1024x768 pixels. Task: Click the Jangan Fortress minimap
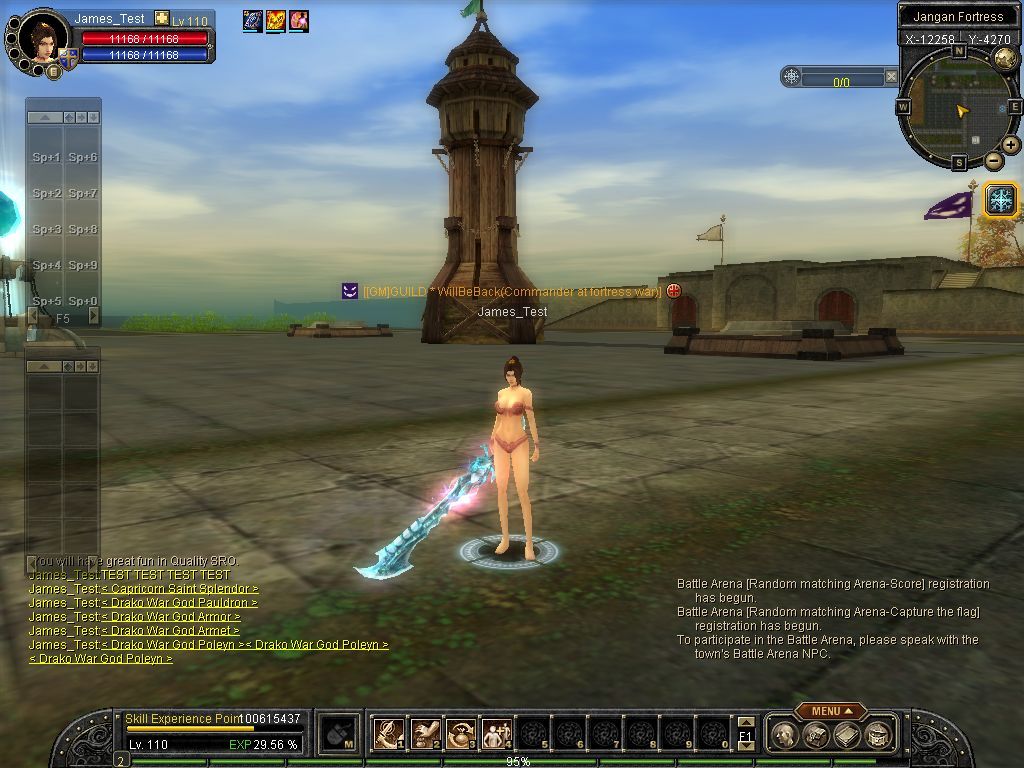958,106
